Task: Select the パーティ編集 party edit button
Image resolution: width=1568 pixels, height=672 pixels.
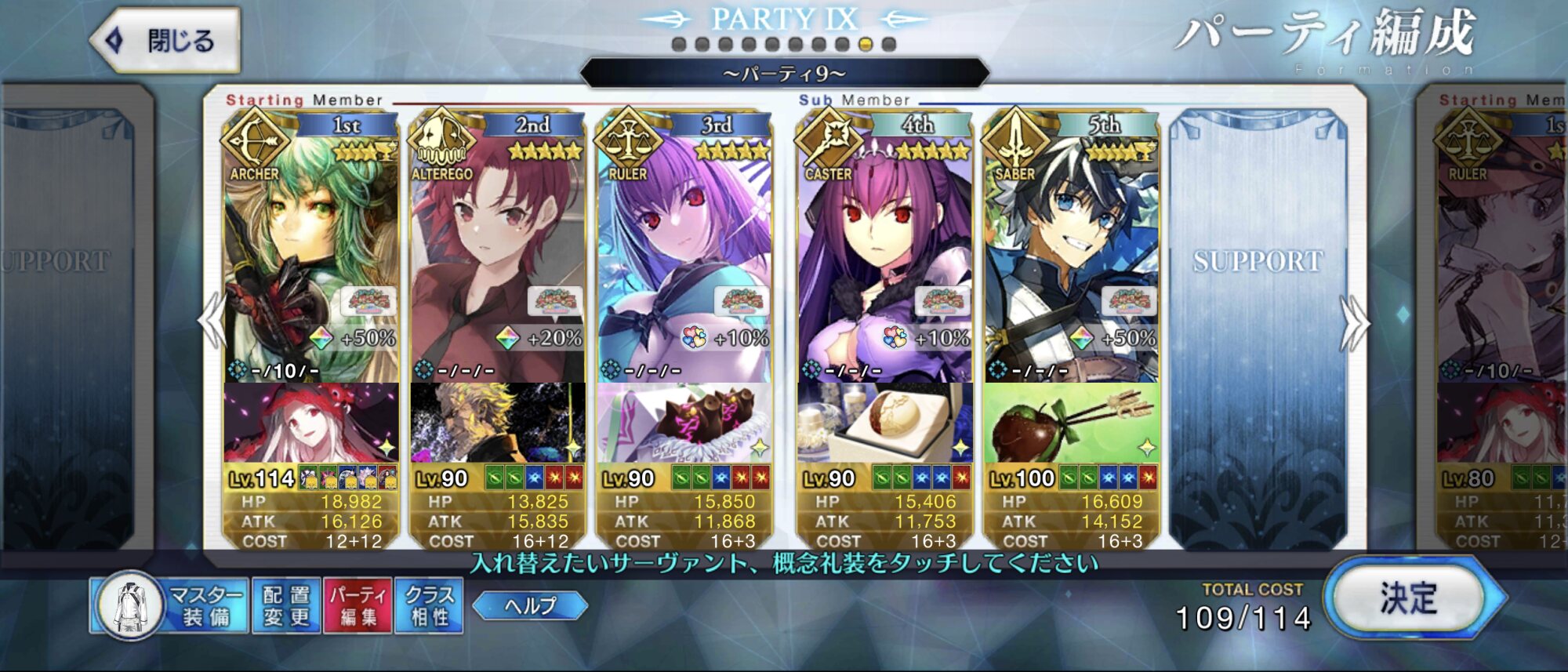Action: 358,605
